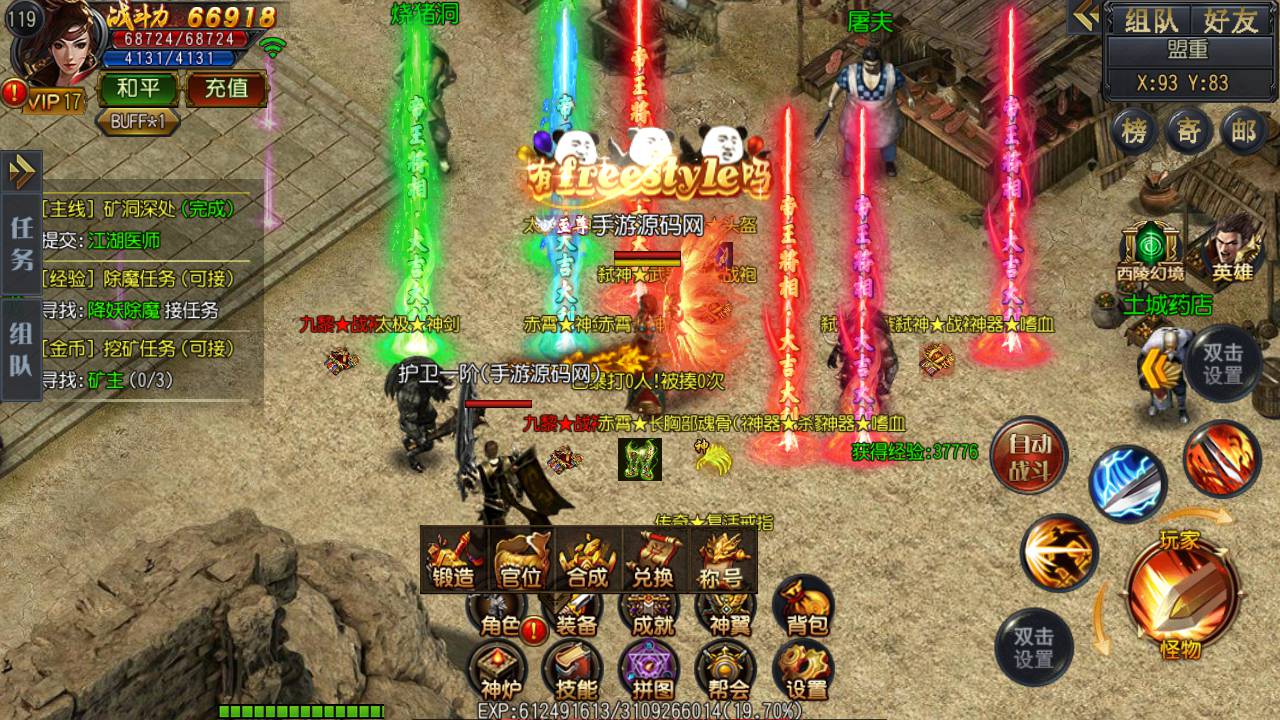Open the 官位 rank menu
Screen dimensions: 1280x720
(x=520, y=561)
